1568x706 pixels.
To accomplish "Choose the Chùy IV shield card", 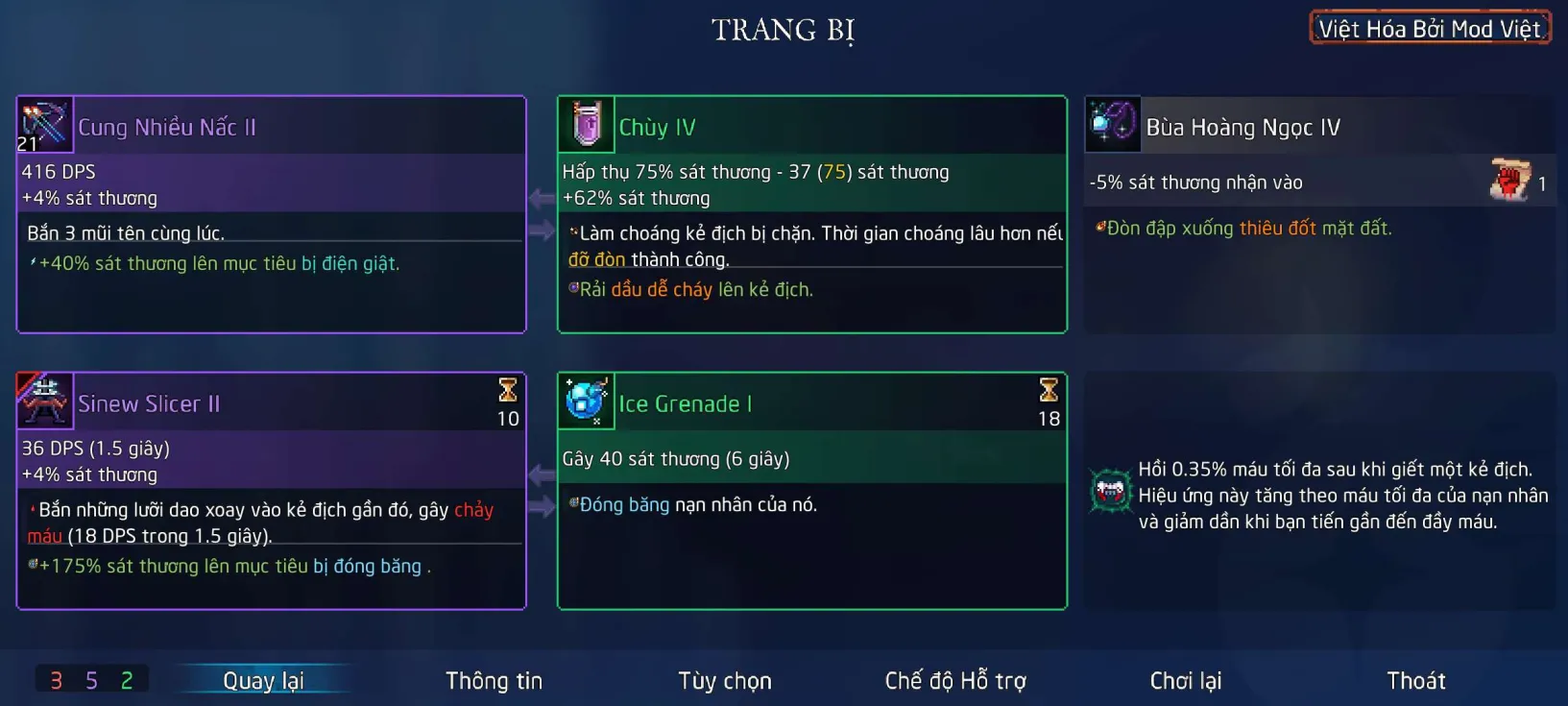I will 811,214.
